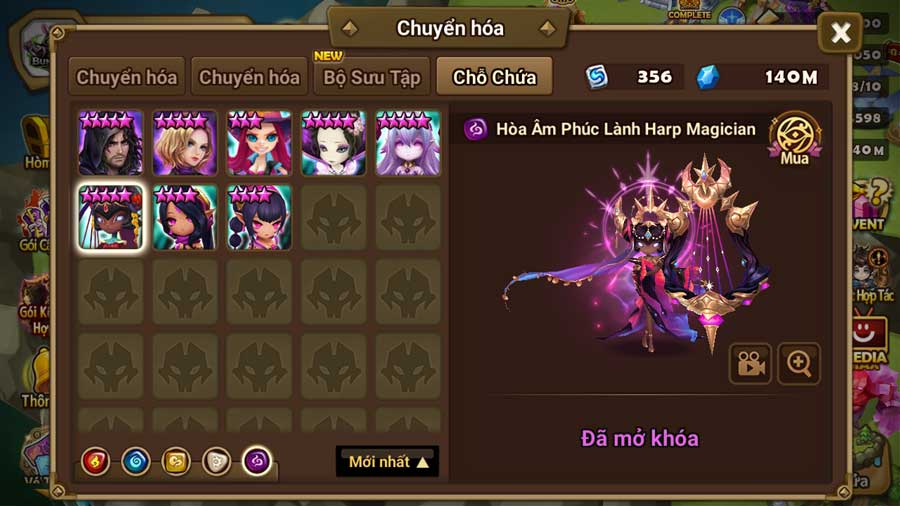900x506 pixels.
Task: Select the lavender-haired girl portrait
Action: 407,144
